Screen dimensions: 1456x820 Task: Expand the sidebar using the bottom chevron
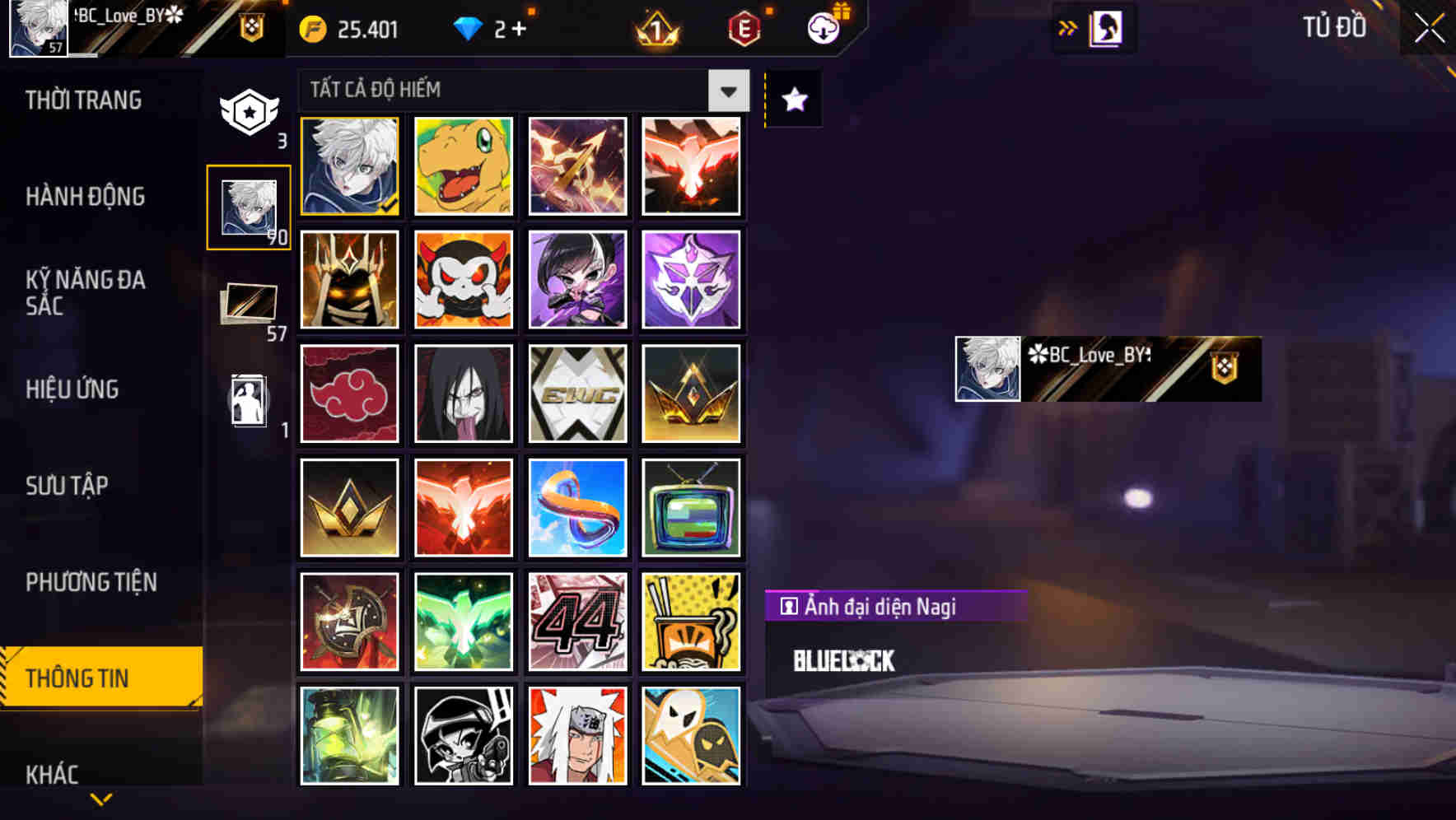100,799
